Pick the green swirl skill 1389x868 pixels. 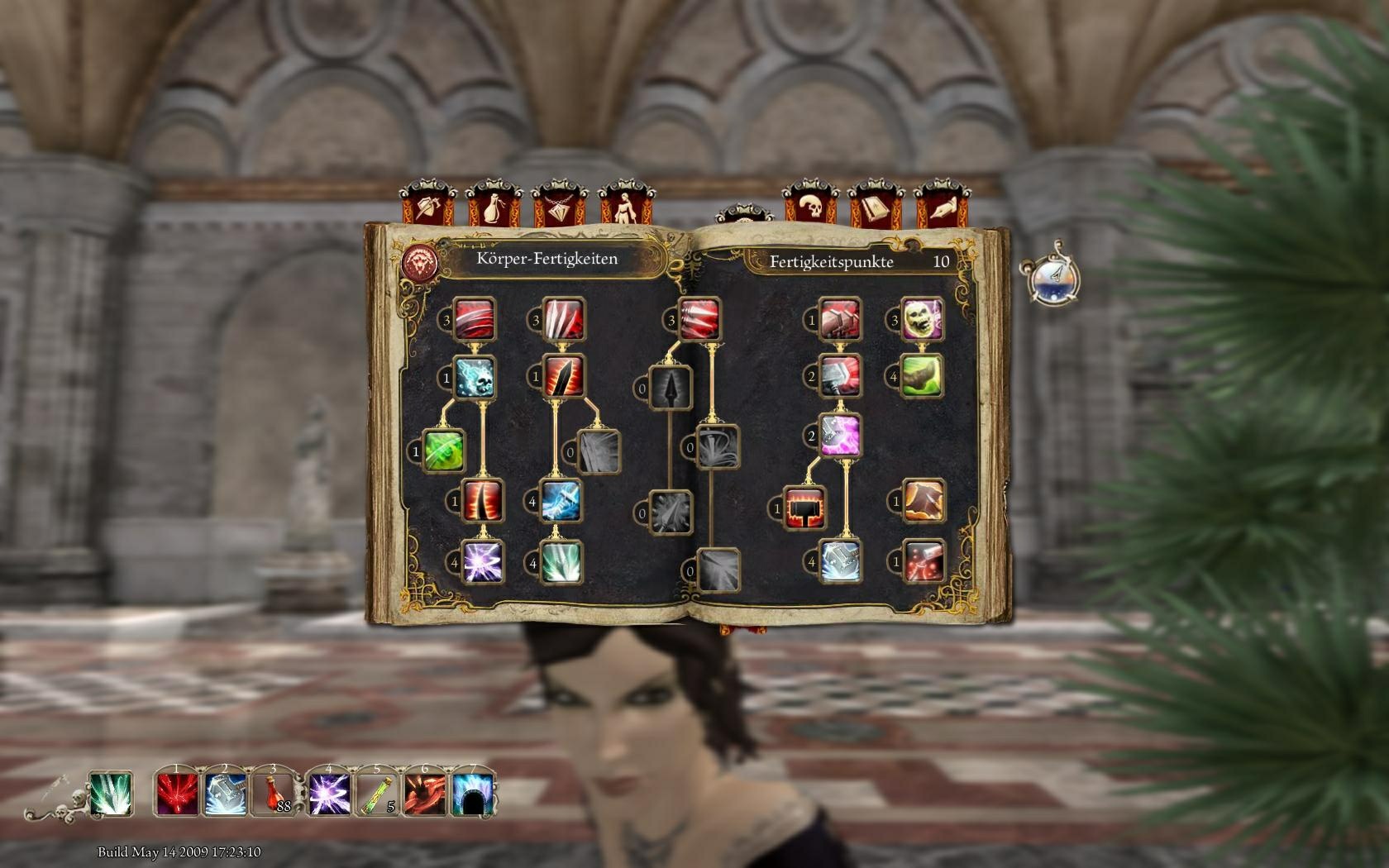[x=443, y=451]
